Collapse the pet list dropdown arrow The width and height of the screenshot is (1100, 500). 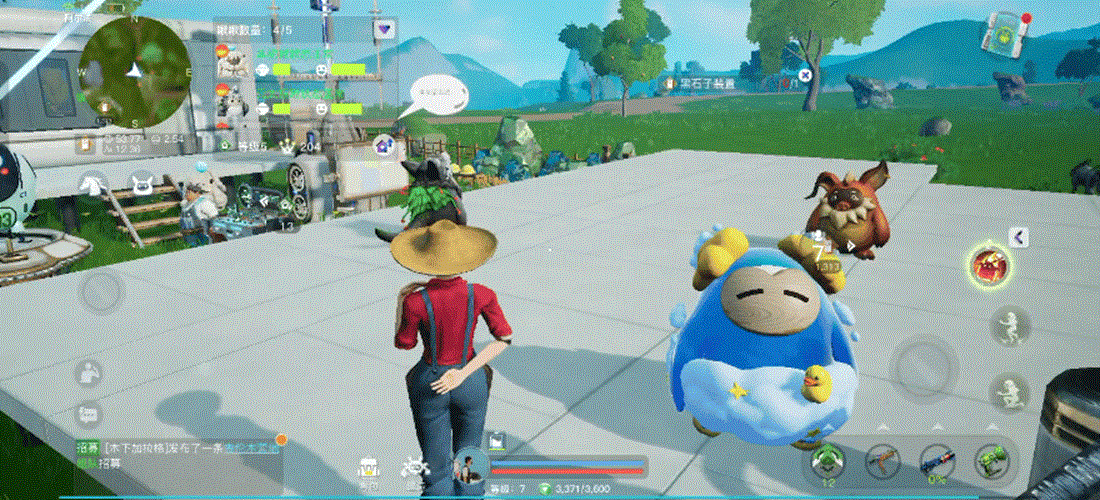click(384, 30)
